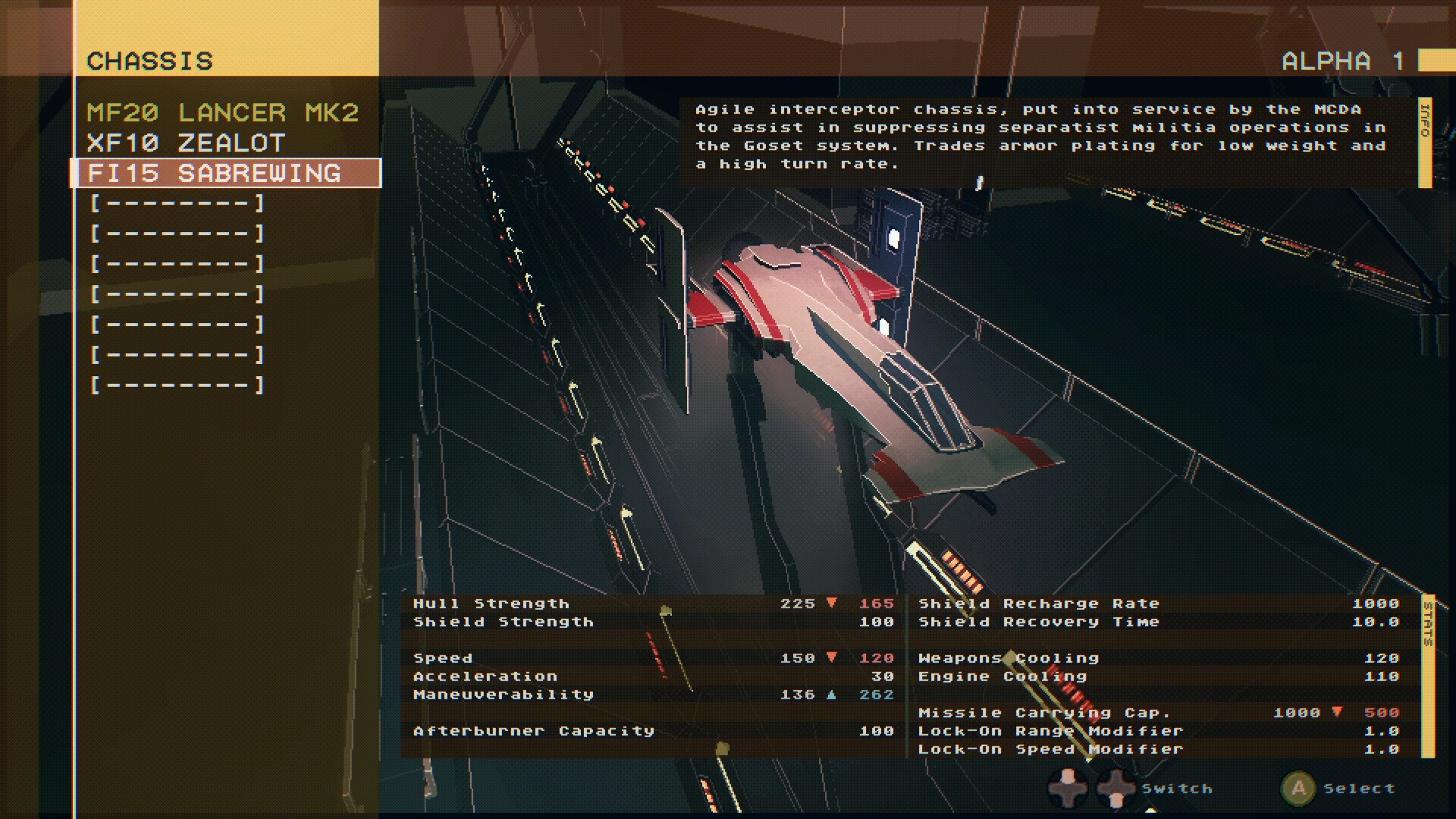The height and width of the screenshot is (819, 1456).
Task: Click the Switch label at bottom
Action: [1175, 789]
